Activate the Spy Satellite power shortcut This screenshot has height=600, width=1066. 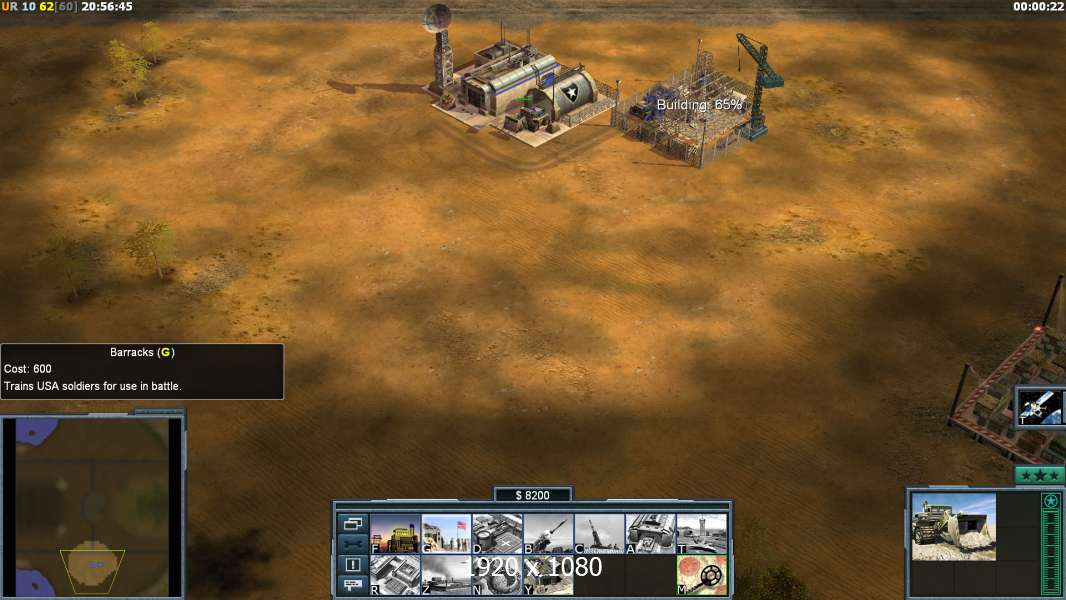coord(1041,406)
